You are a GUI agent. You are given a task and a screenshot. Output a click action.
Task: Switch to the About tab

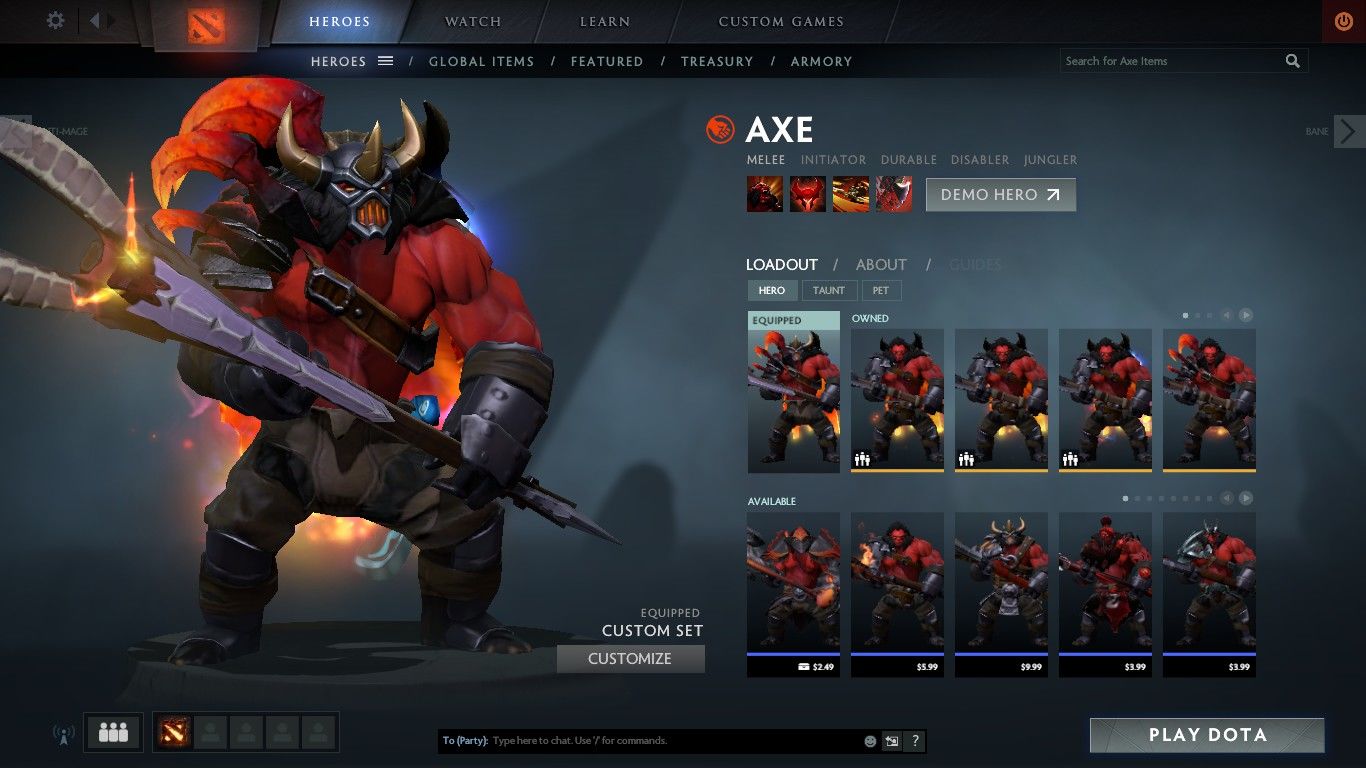click(x=881, y=265)
